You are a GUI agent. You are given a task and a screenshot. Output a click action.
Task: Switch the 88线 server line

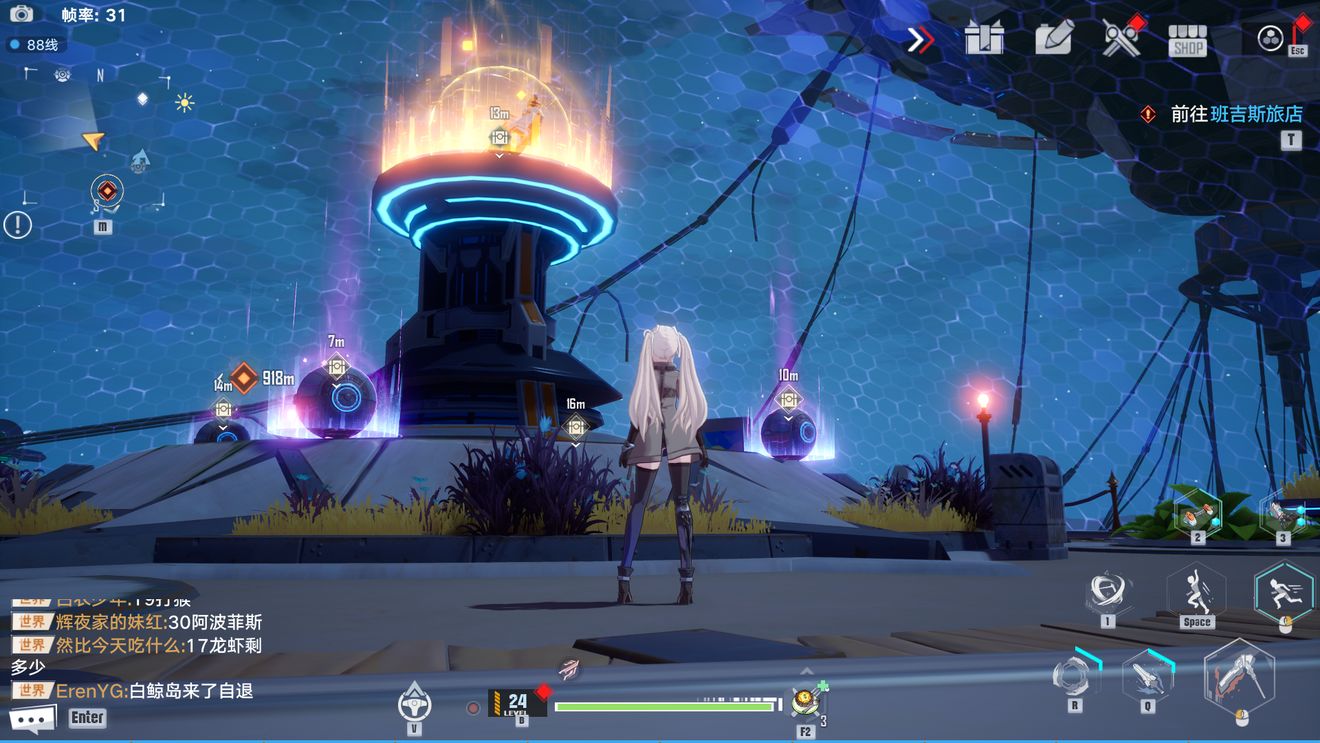point(34,45)
